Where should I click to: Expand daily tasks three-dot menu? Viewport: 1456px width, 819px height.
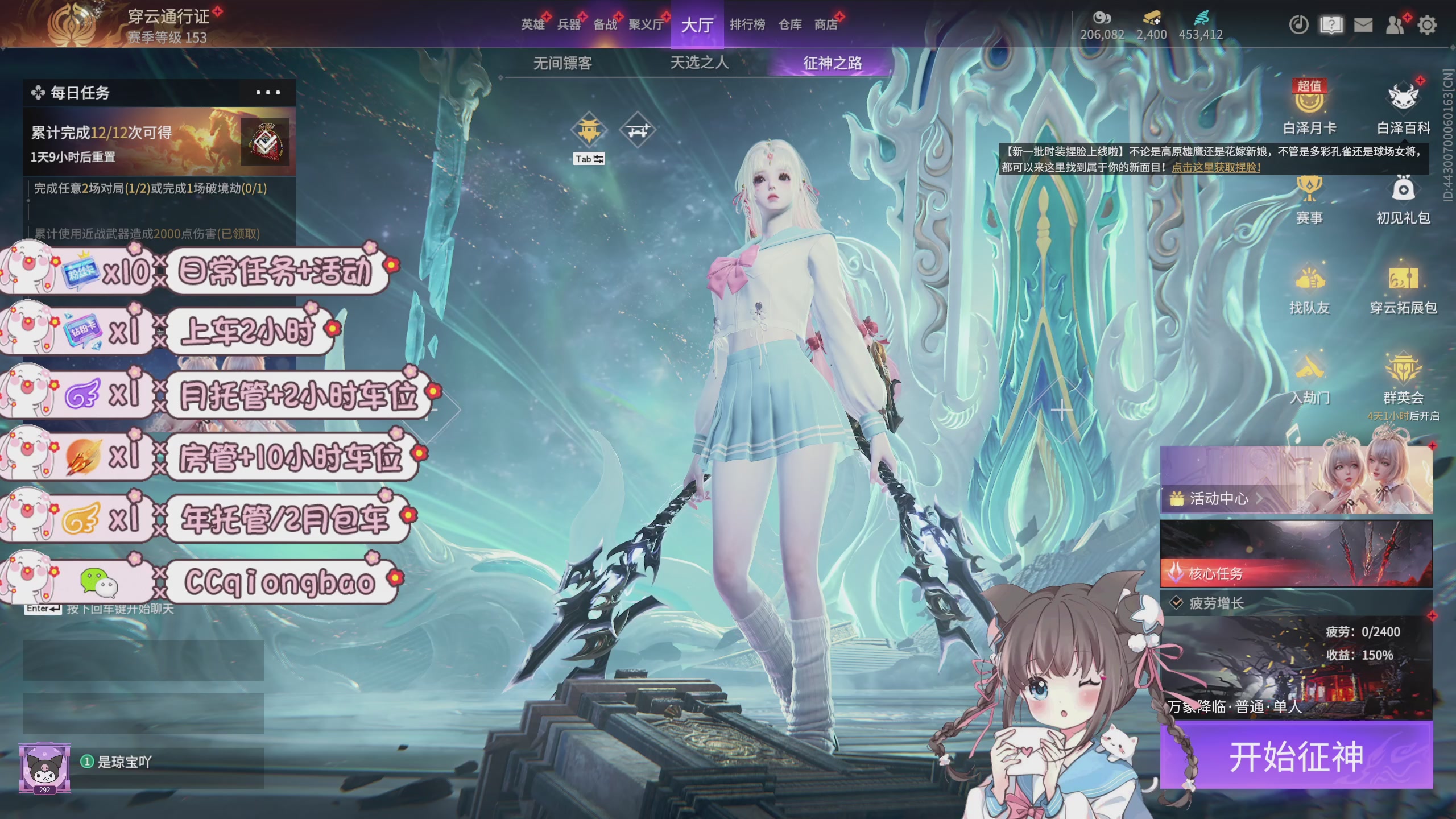point(268,93)
